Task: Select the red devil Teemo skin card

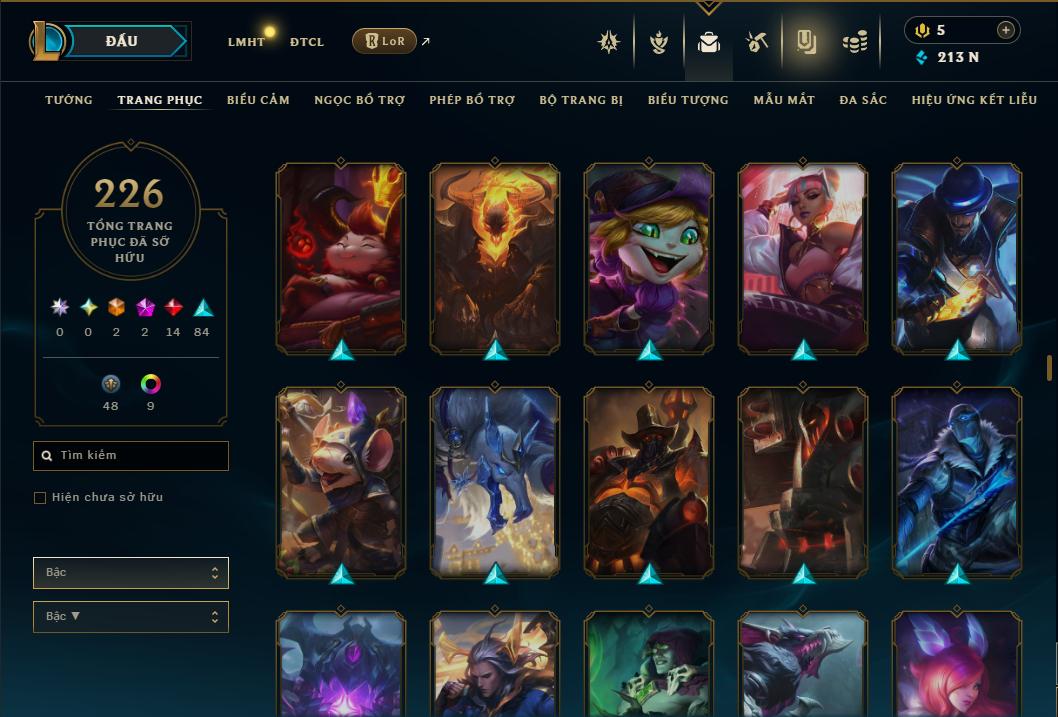Action: [341, 257]
